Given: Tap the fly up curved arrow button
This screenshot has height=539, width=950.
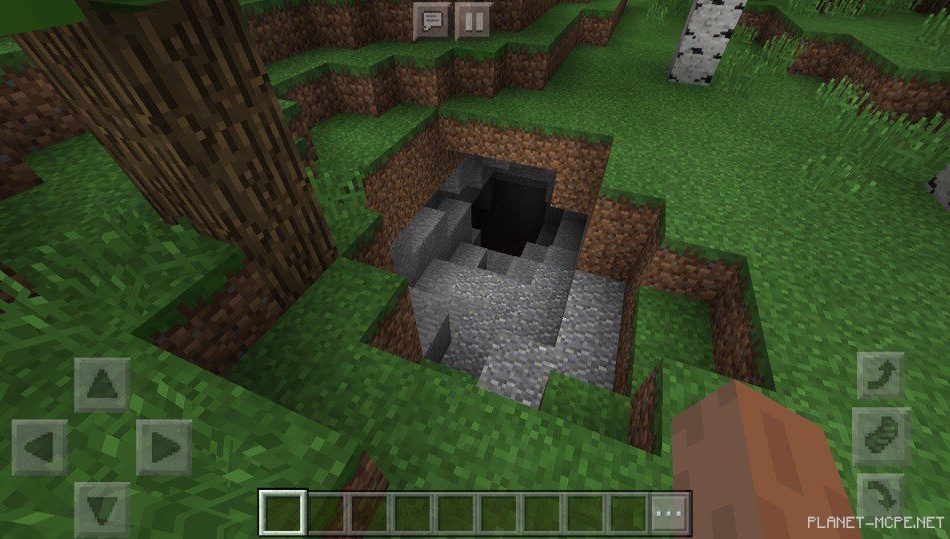Looking at the screenshot, I should tap(880, 377).
